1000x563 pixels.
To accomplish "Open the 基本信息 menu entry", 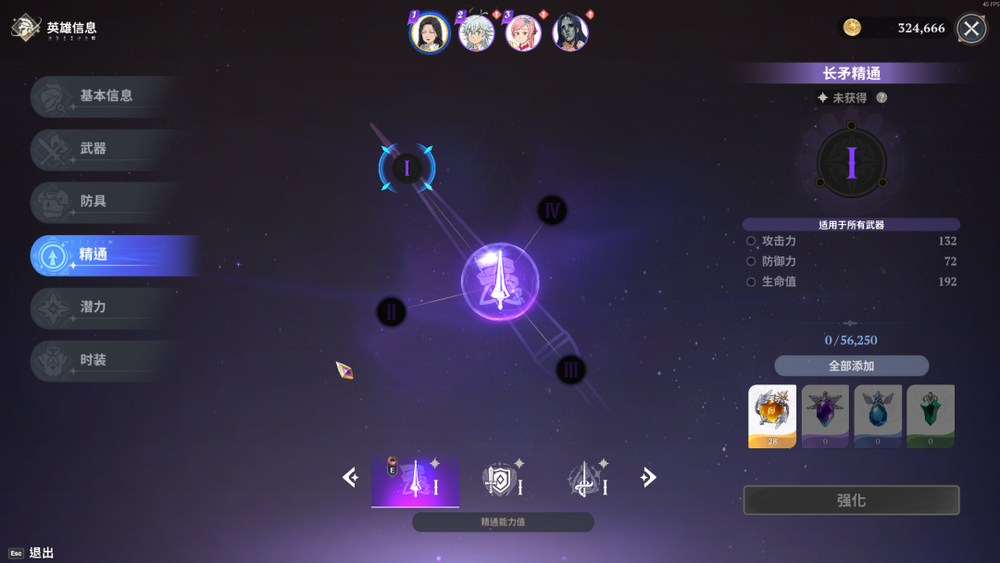I will (105, 96).
